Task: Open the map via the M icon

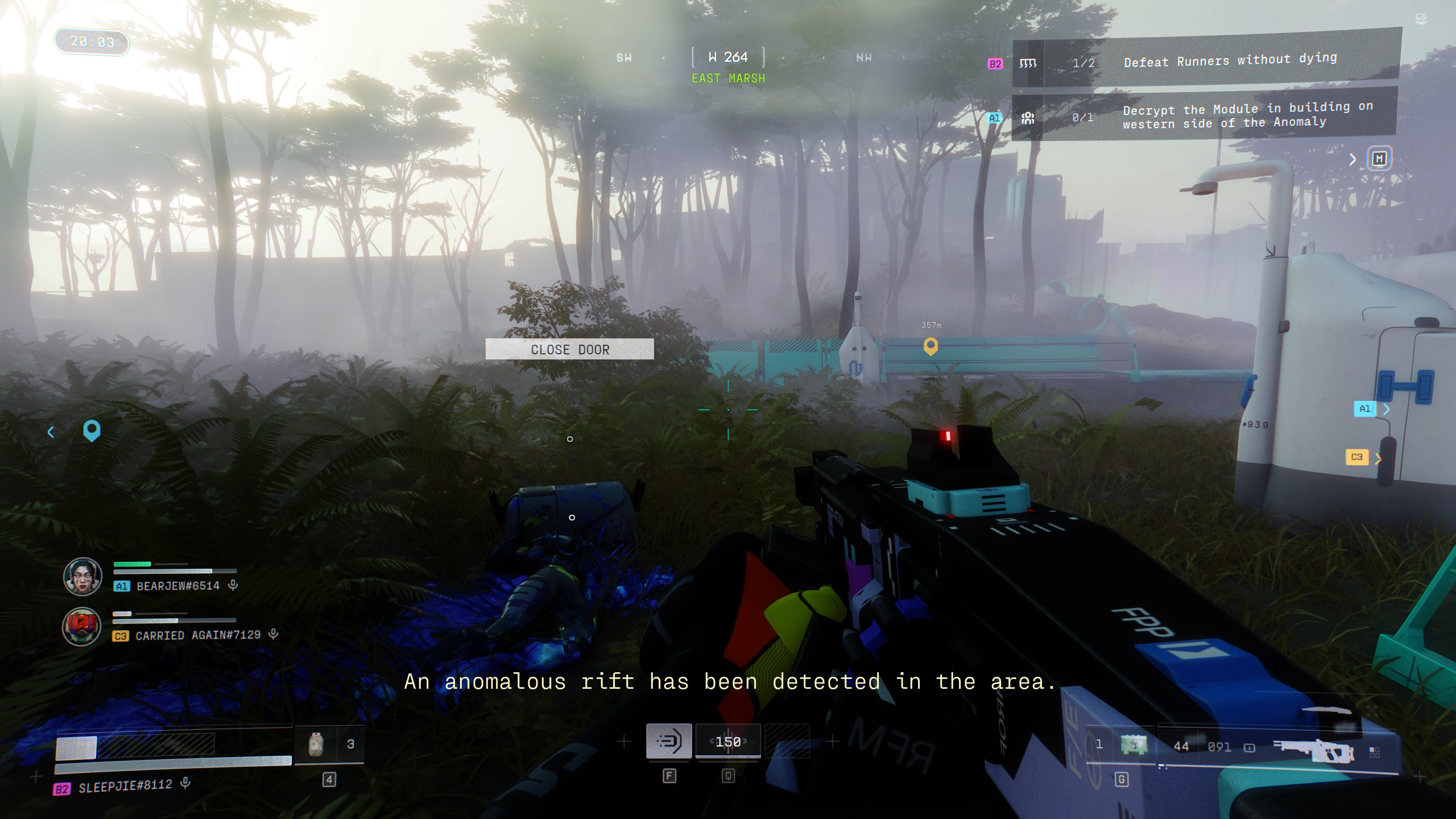Action: (1379, 159)
